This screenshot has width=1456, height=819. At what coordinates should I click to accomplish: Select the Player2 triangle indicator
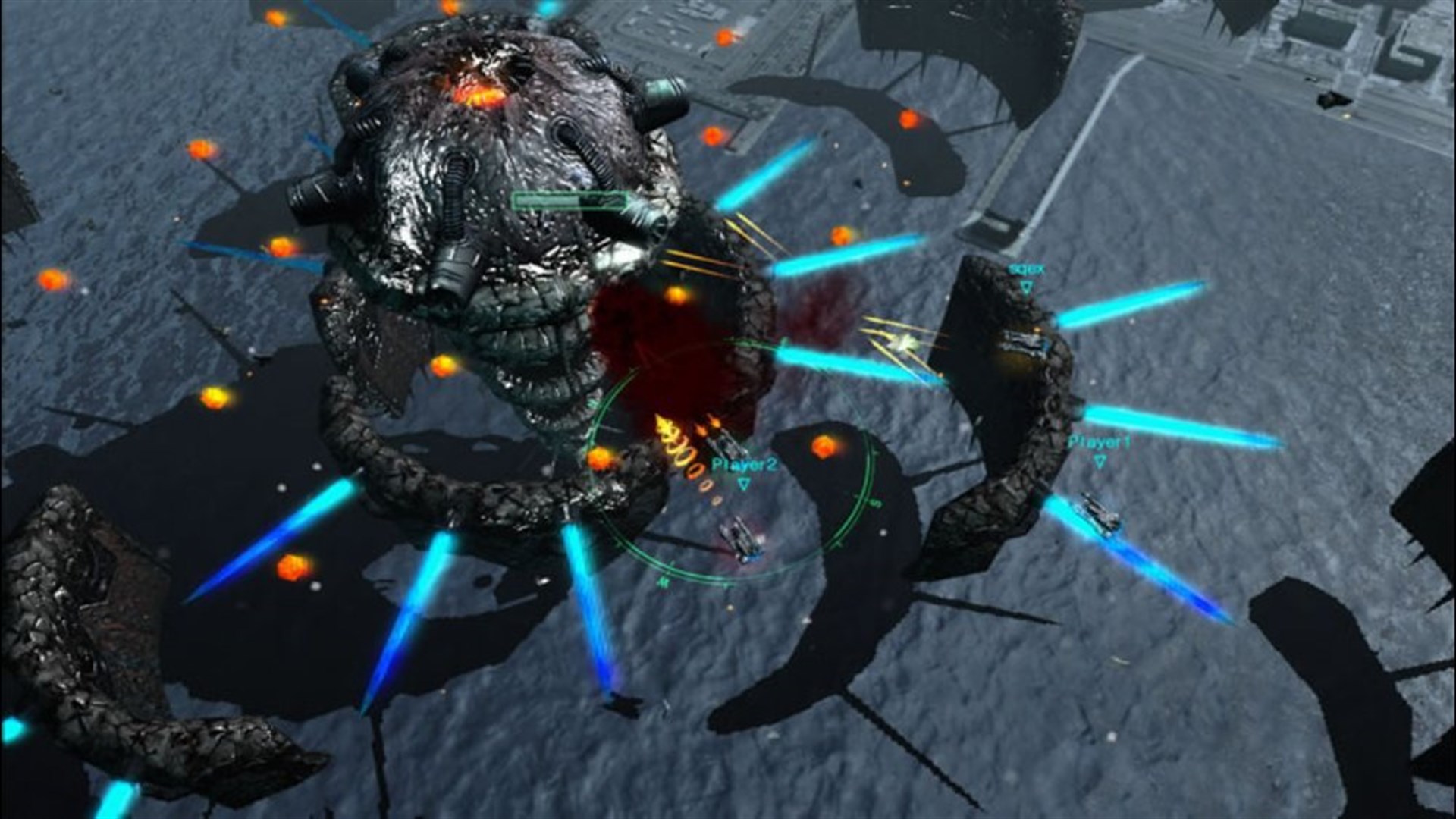[x=744, y=483]
